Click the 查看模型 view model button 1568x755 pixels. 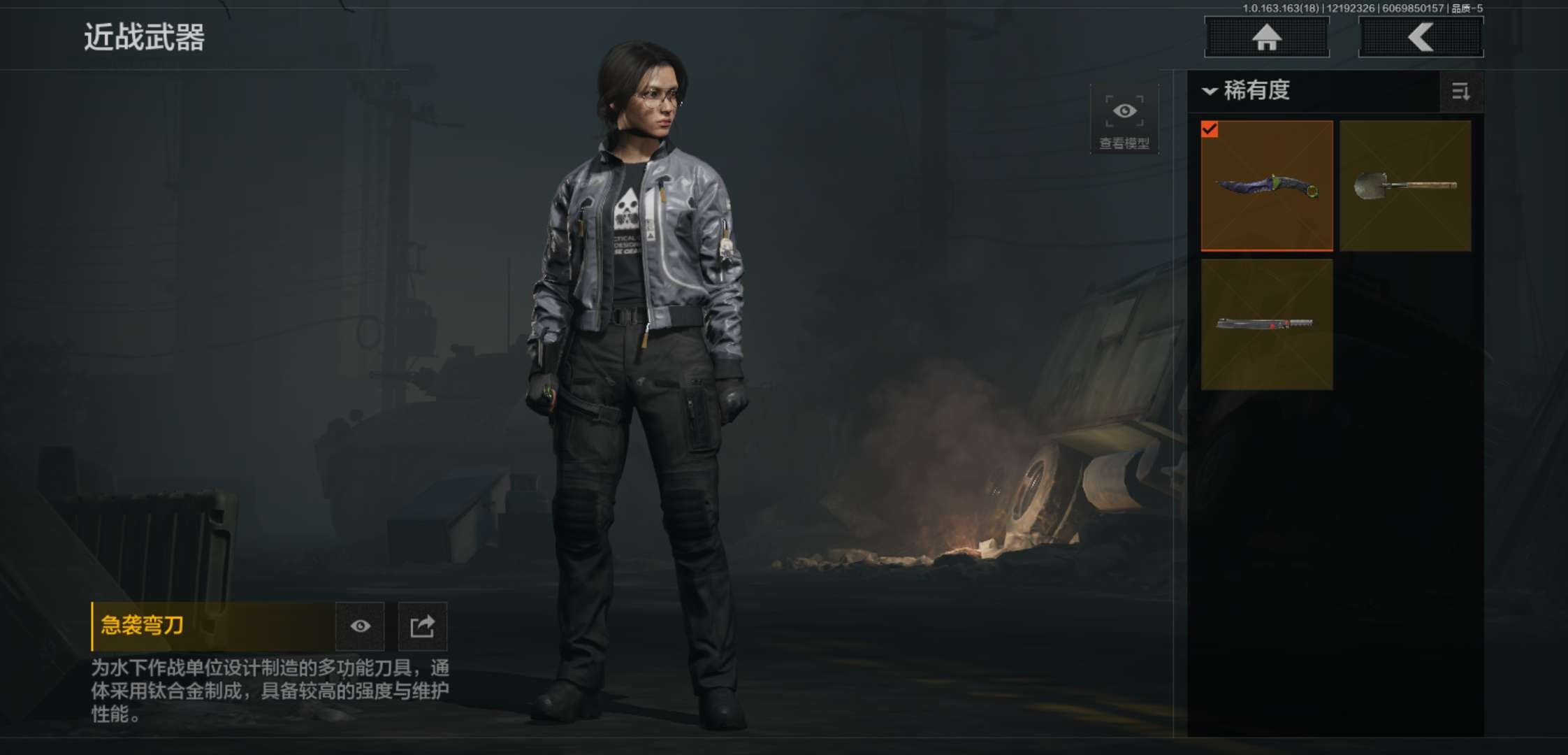click(1124, 119)
